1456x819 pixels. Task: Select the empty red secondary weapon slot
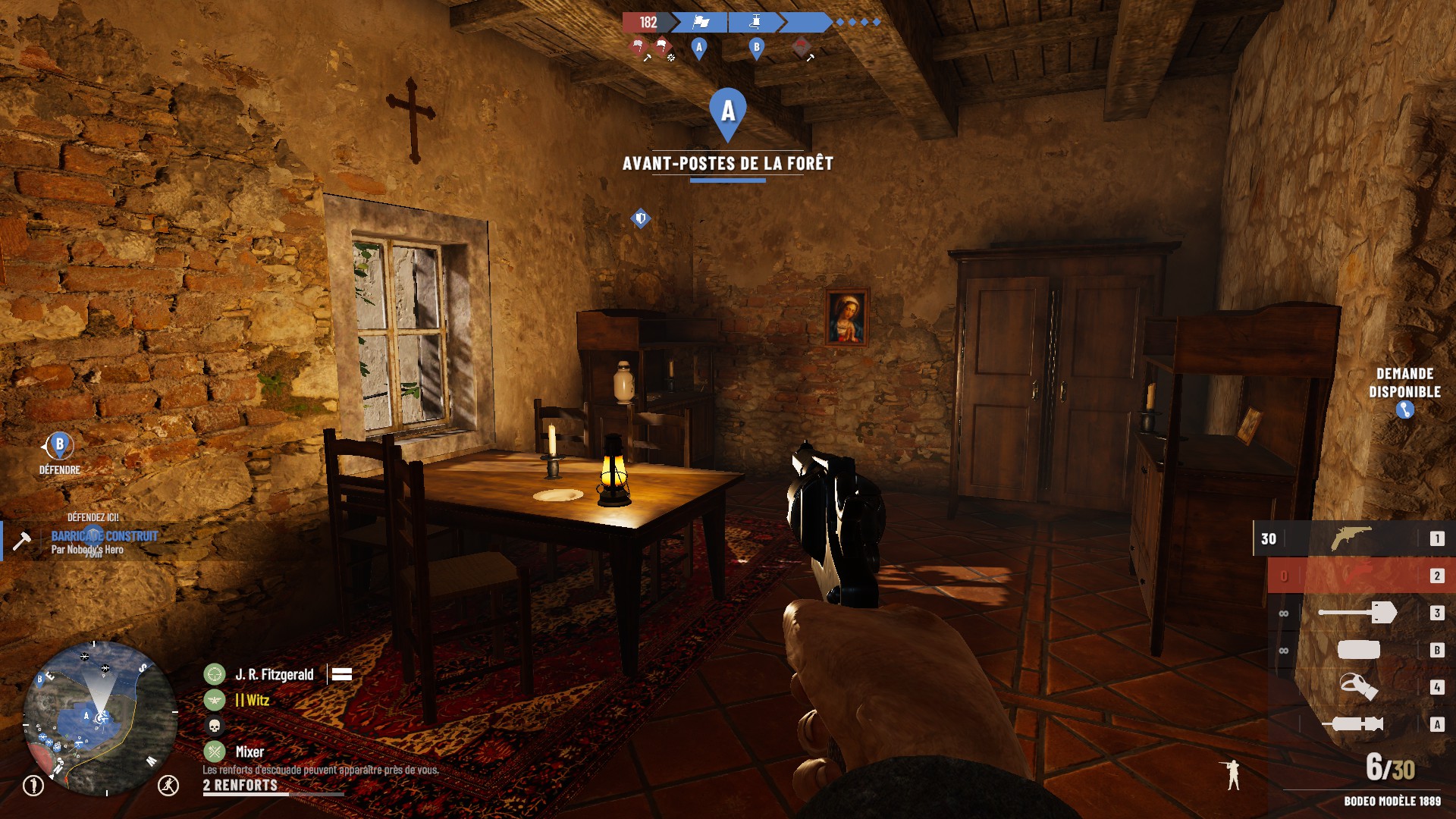[x=1351, y=576]
